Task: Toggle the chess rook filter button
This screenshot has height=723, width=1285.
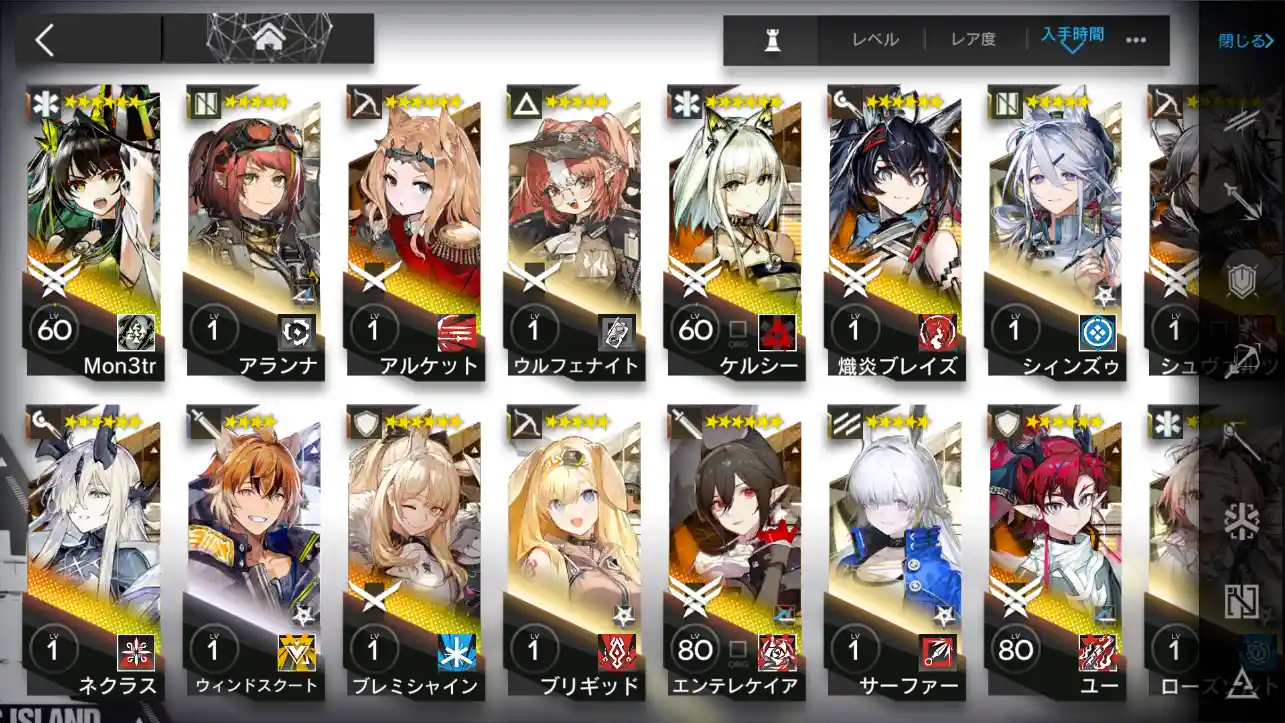Action: (x=772, y=40)
